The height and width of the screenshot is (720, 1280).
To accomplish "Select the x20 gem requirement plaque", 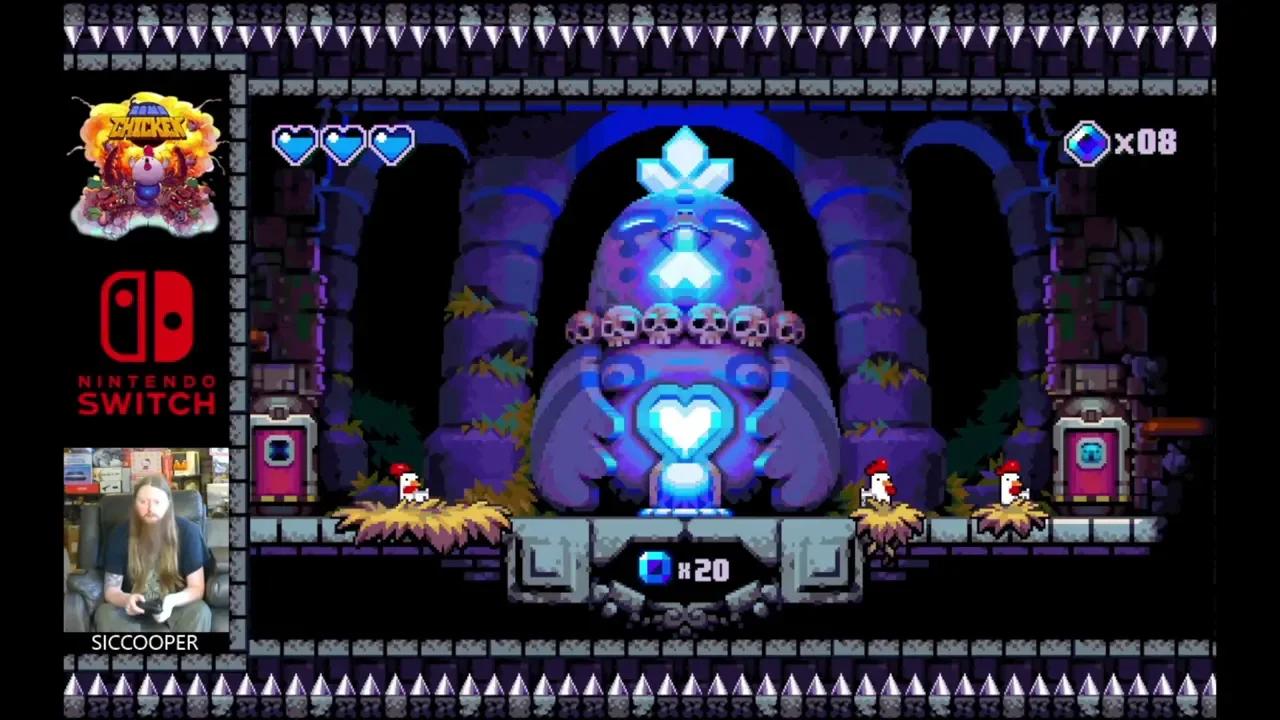I will click(x=685, y=569).
